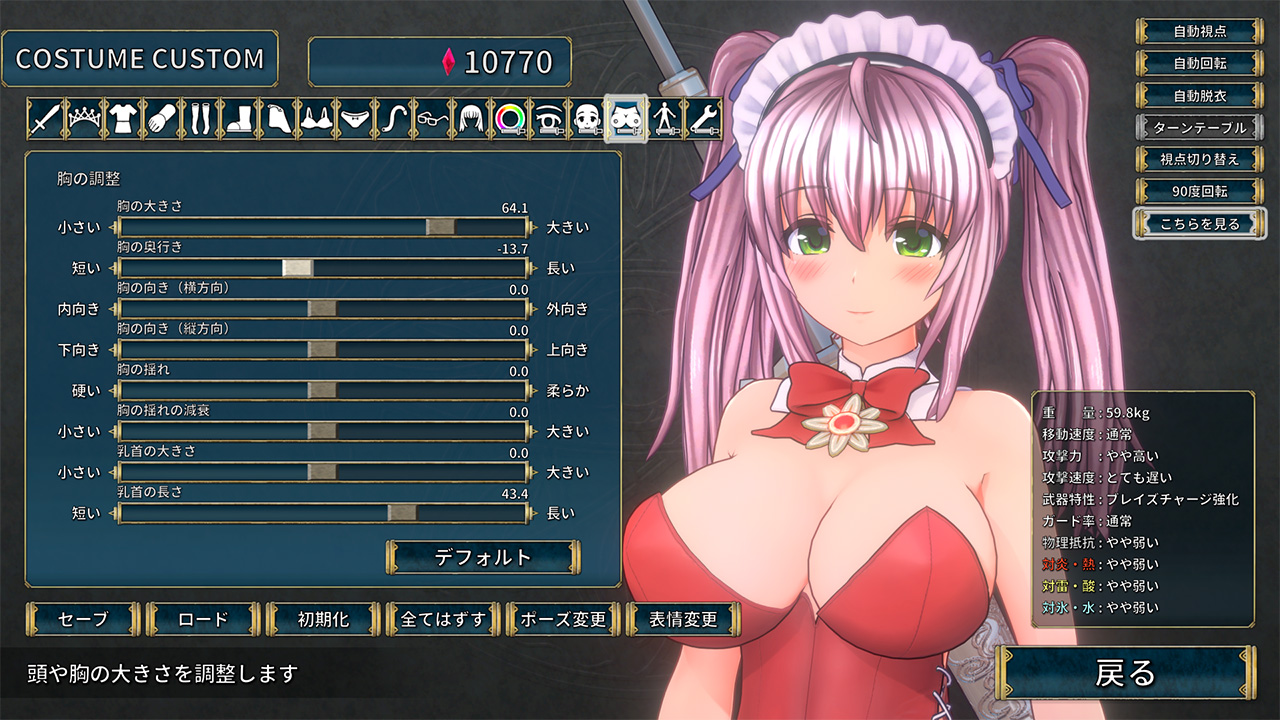Switch to the tiara headwear tab
The image size is (1280, 720).
[x=84, y=120]
